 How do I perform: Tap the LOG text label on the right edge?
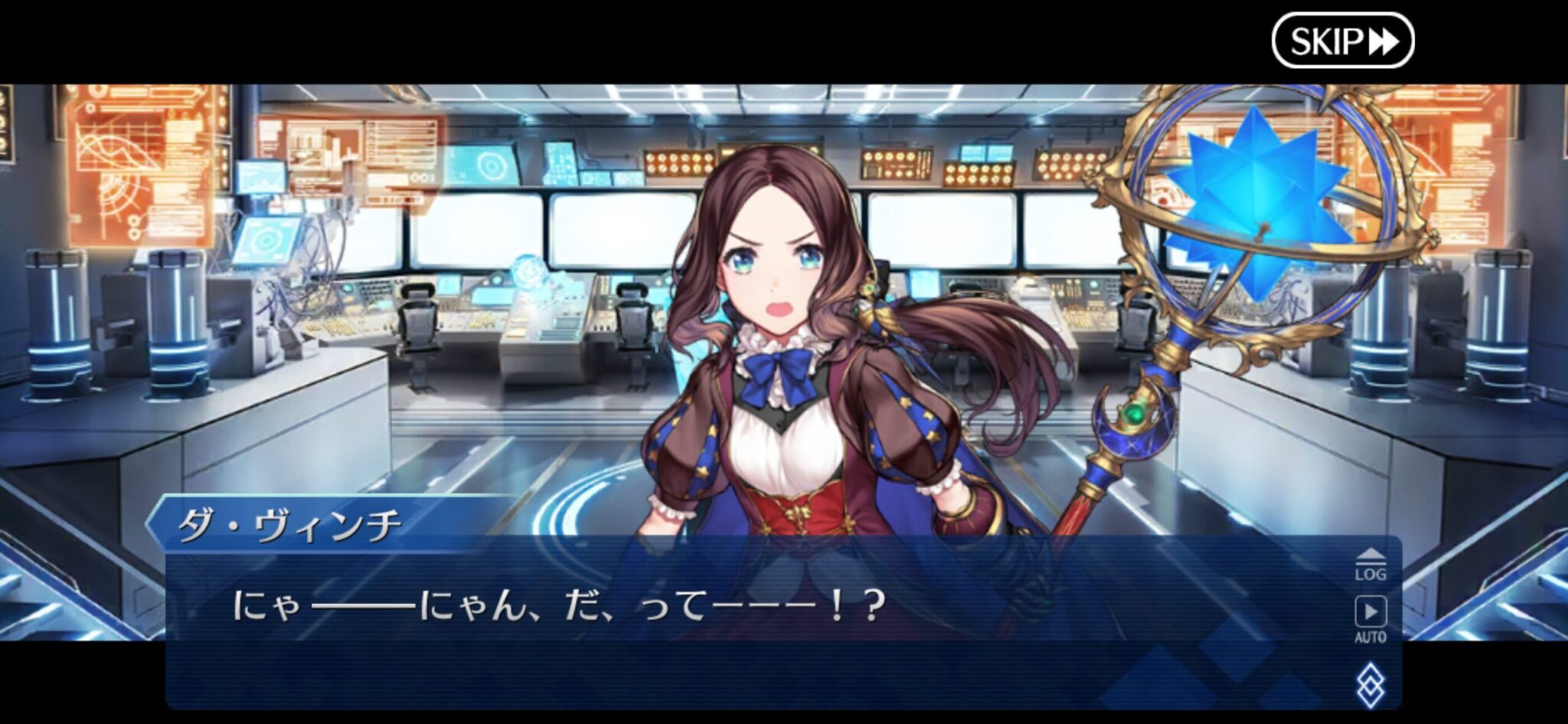[1370, 574]
